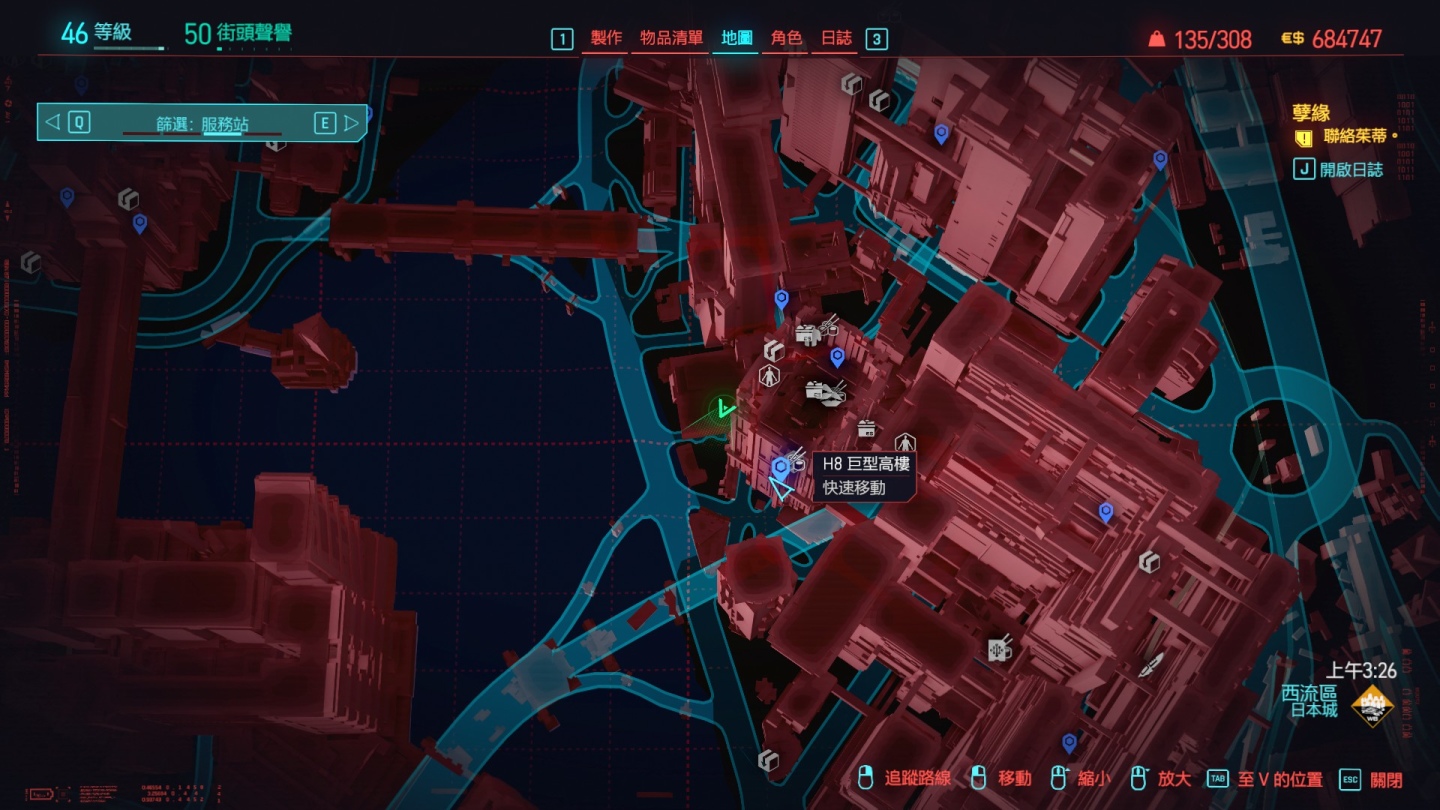
Task: Select the netrunner chip shop icon
Action: pyautogui.click(x=999, y=648)
